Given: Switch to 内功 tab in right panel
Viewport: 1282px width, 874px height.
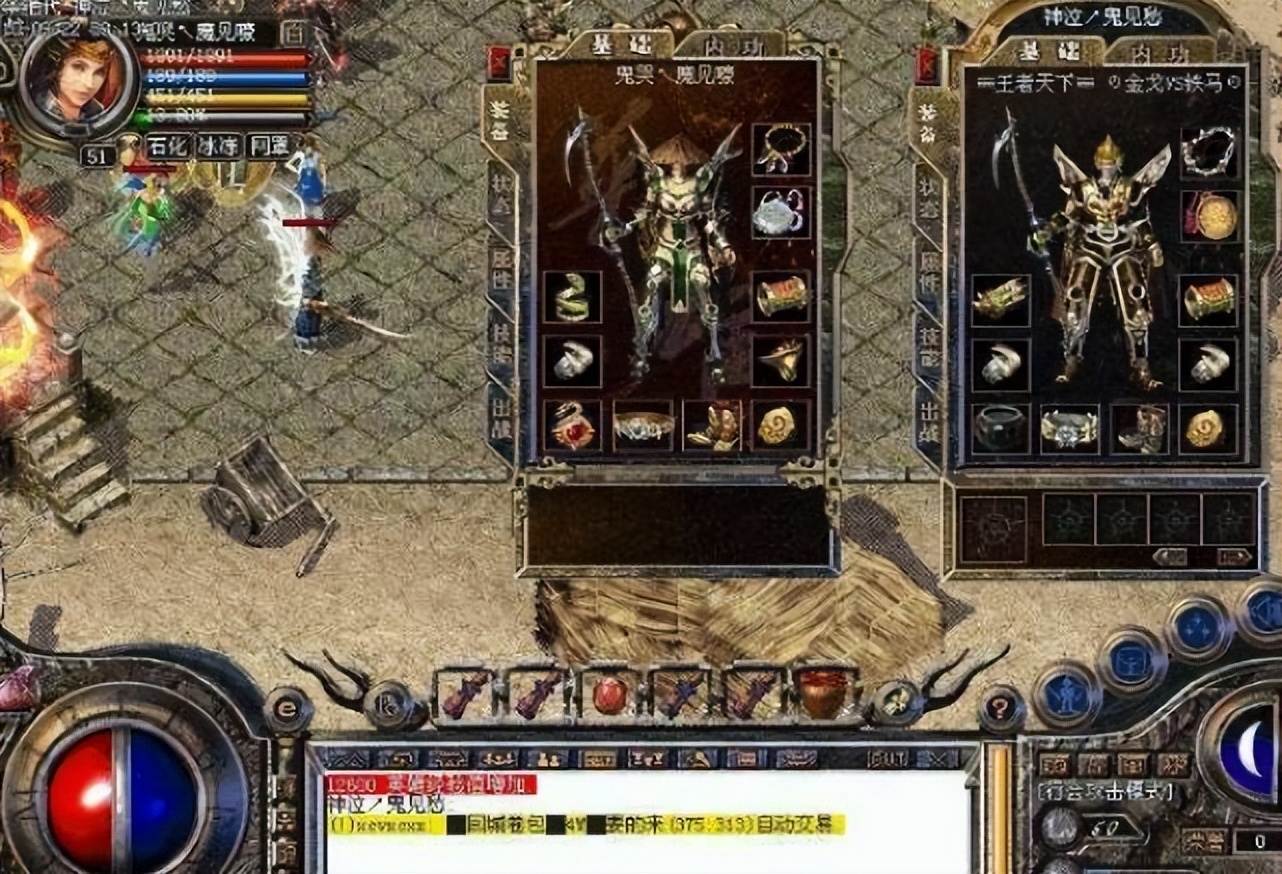Looking at the screenshot, I should (x=1158, y=51).
